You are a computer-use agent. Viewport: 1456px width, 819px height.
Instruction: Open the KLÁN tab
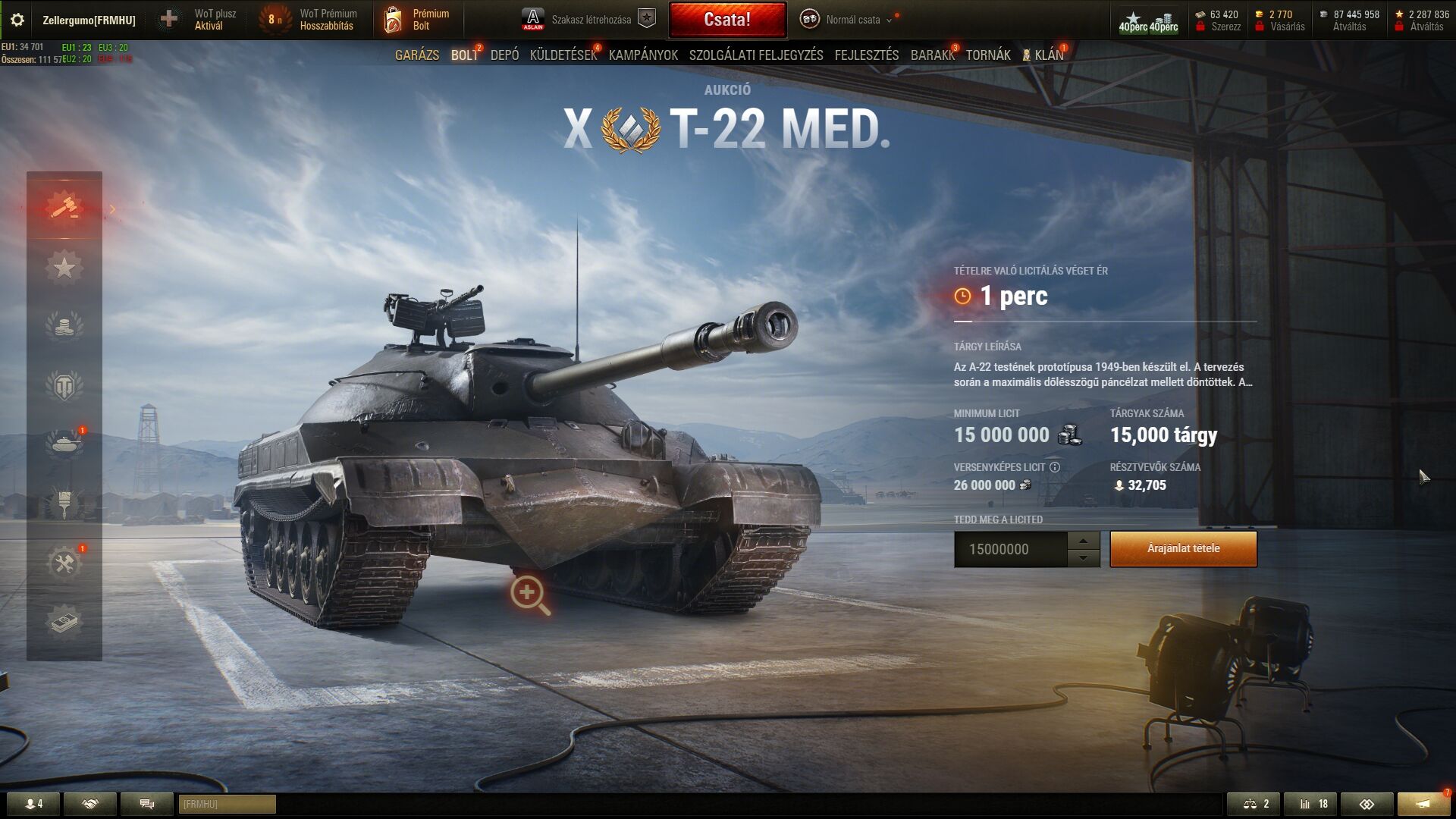[x=1048, y=55]
